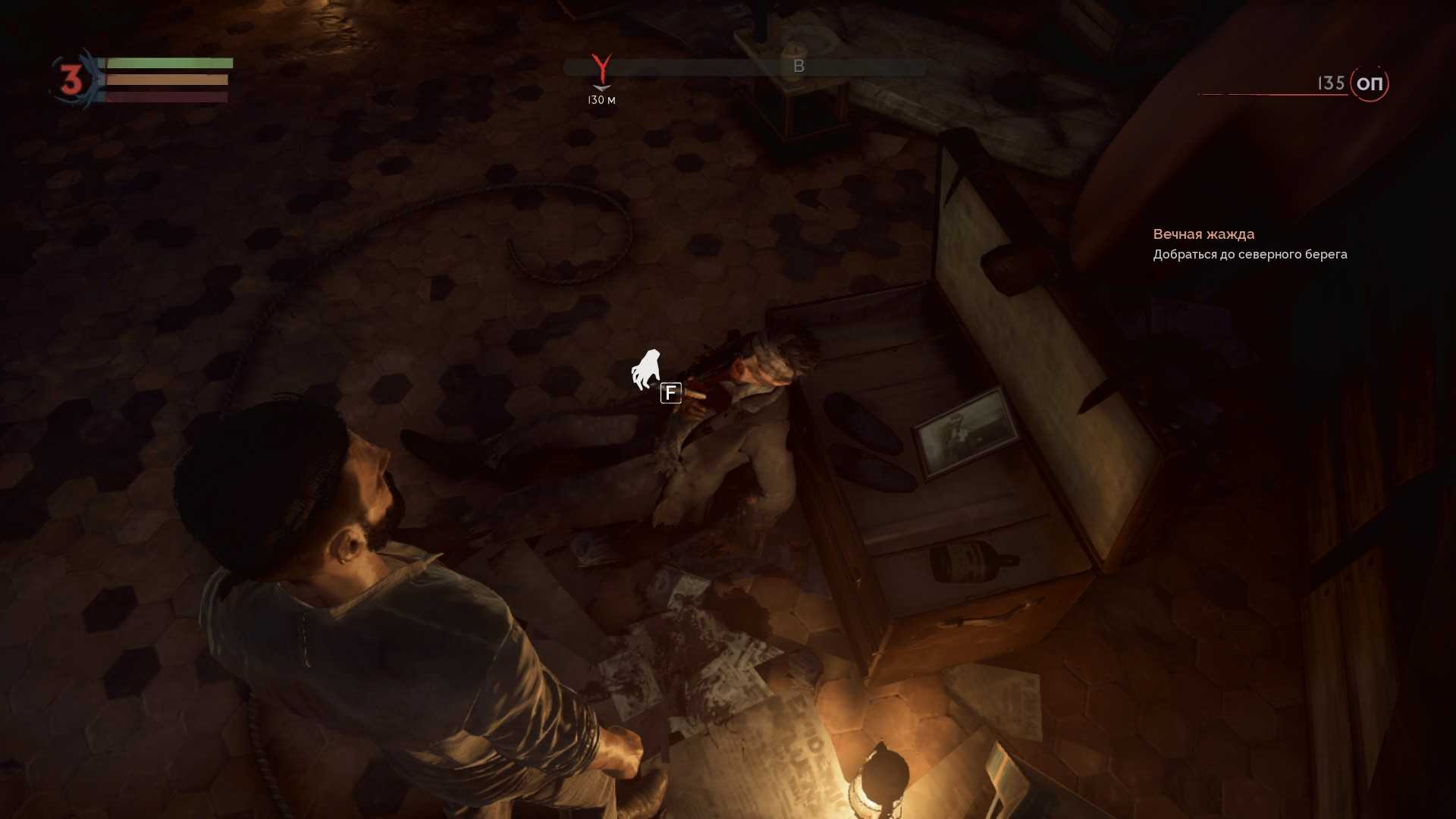Screen dimensions: 1456x819
Task: Click the Вечная жажда quest tracker
Action: (x=1203, y=234)
